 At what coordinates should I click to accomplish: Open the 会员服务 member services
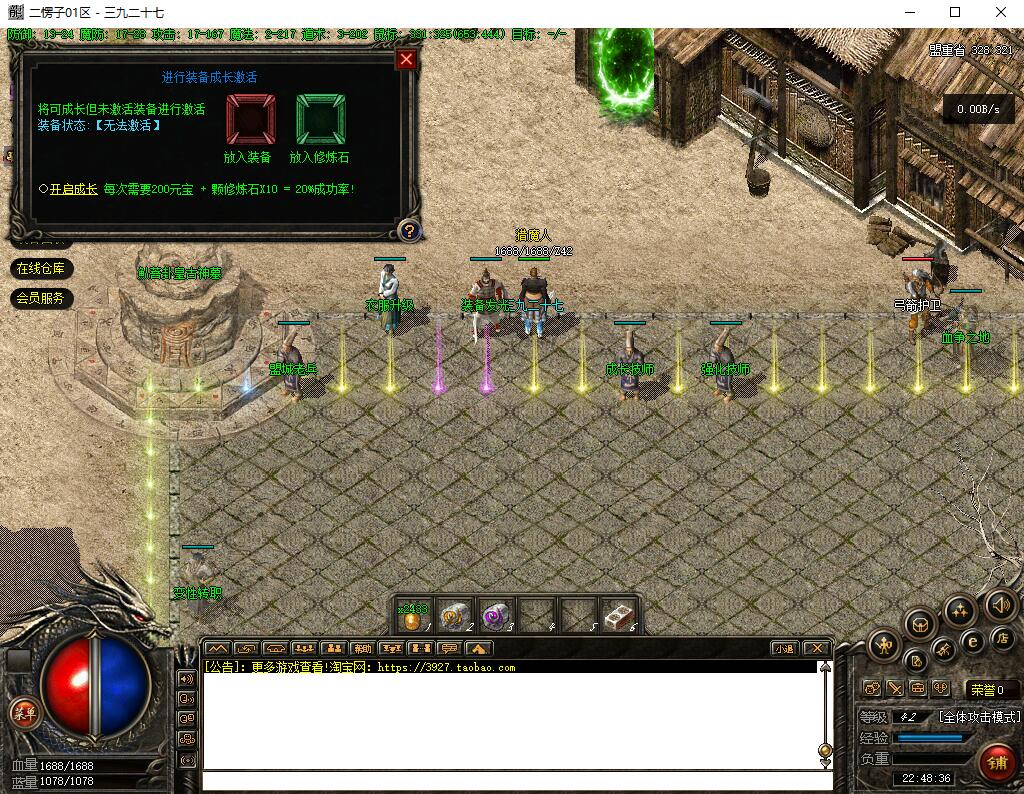42,298
